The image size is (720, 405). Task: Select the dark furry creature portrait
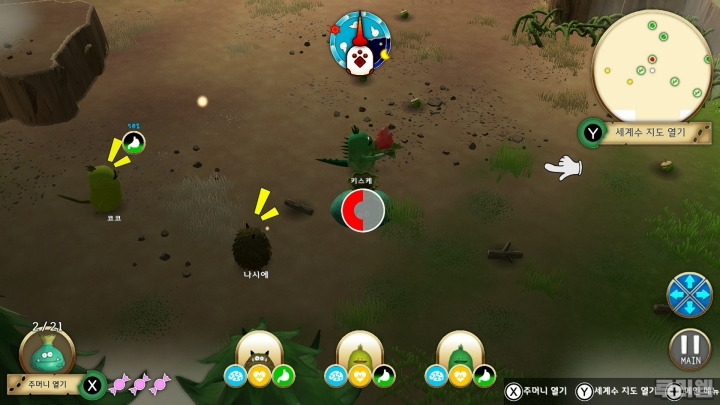pos(259,351)
